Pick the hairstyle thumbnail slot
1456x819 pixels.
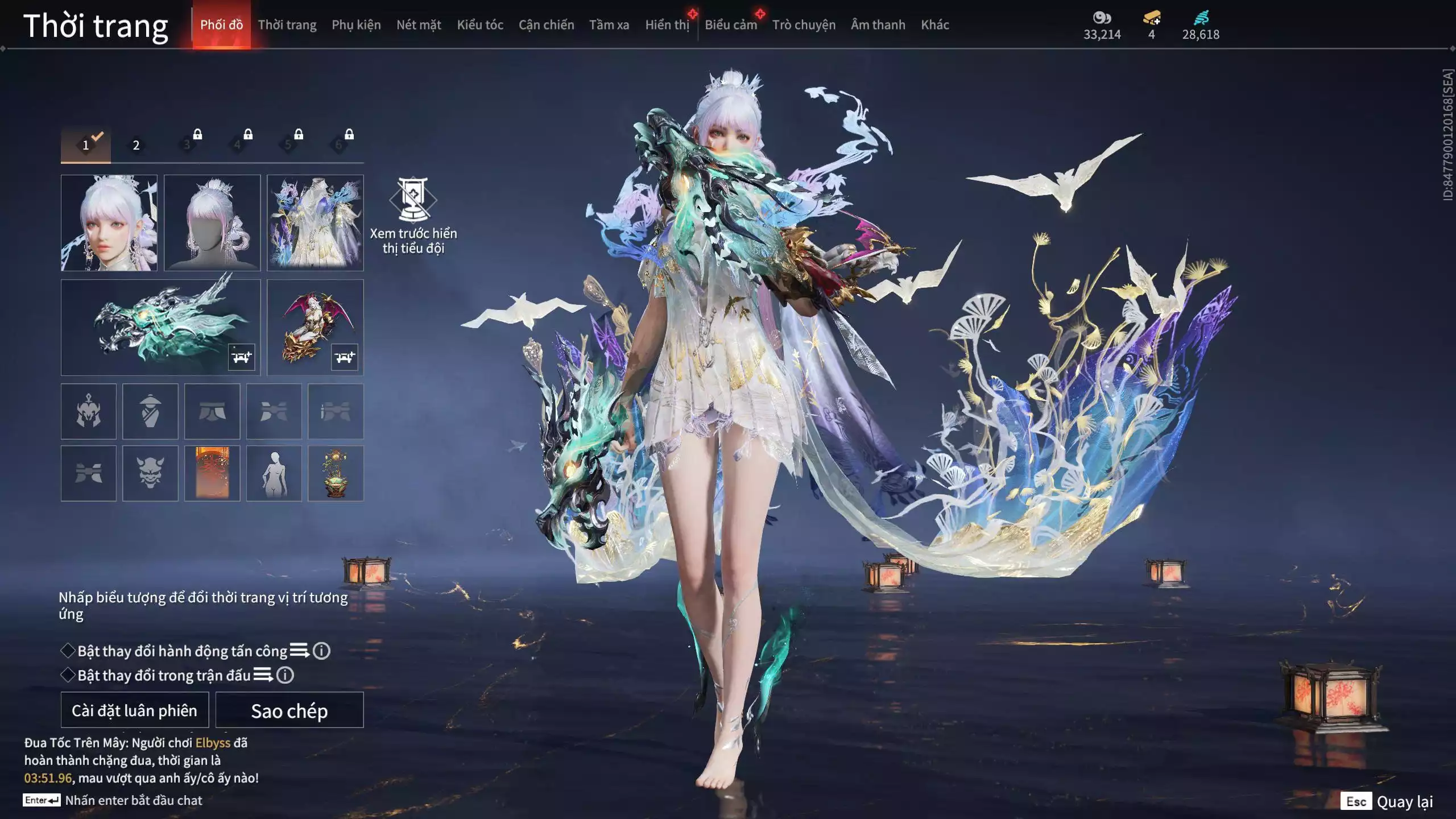point(212,223)
